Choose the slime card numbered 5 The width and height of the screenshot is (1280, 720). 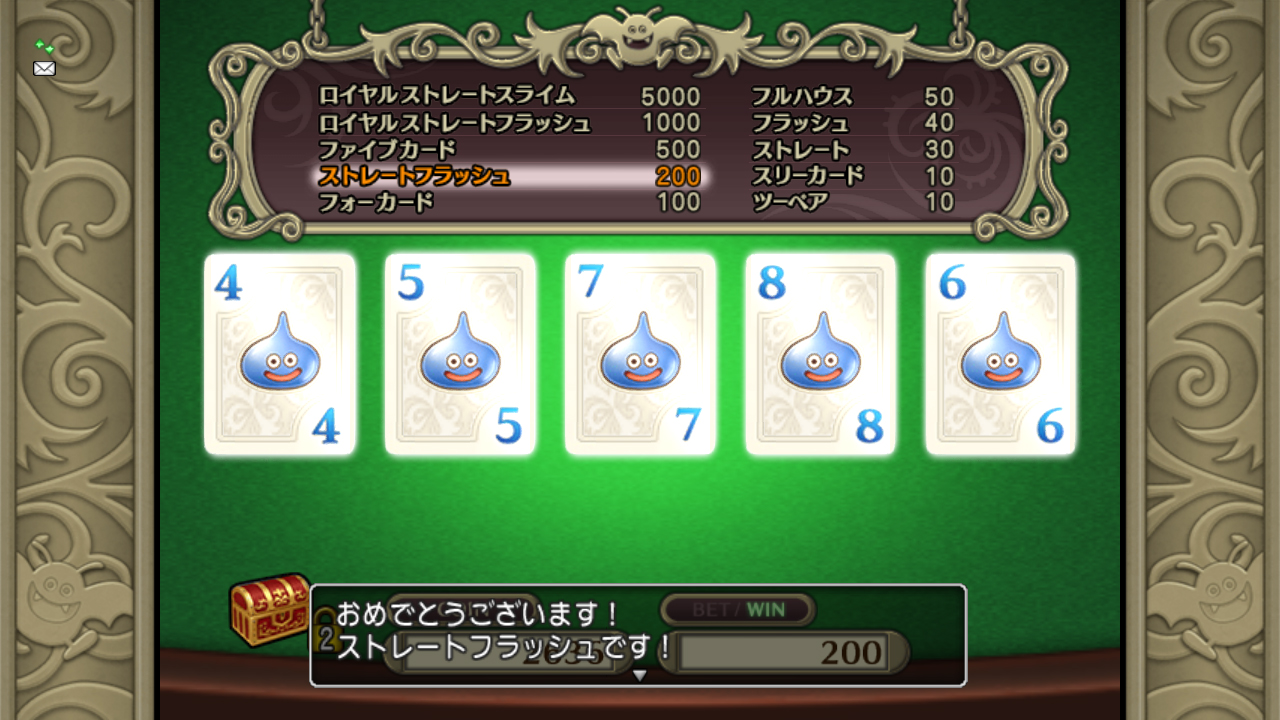460,354
